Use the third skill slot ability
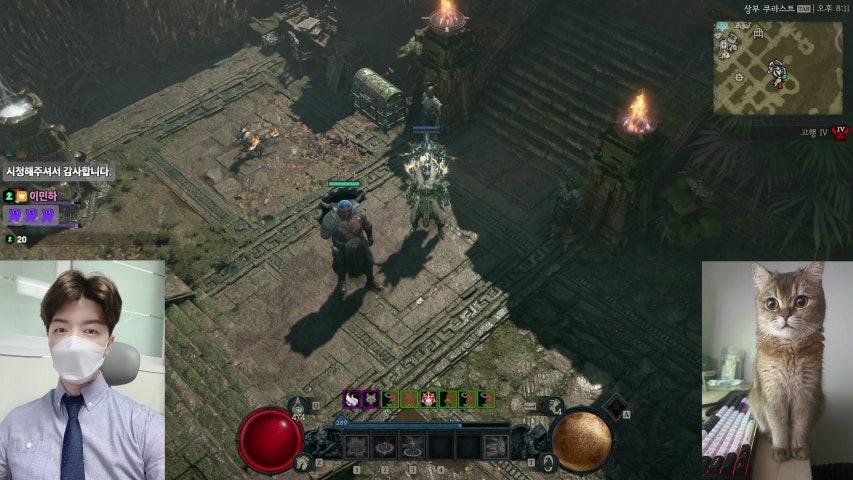853x480 pixels. coord(412,447)
